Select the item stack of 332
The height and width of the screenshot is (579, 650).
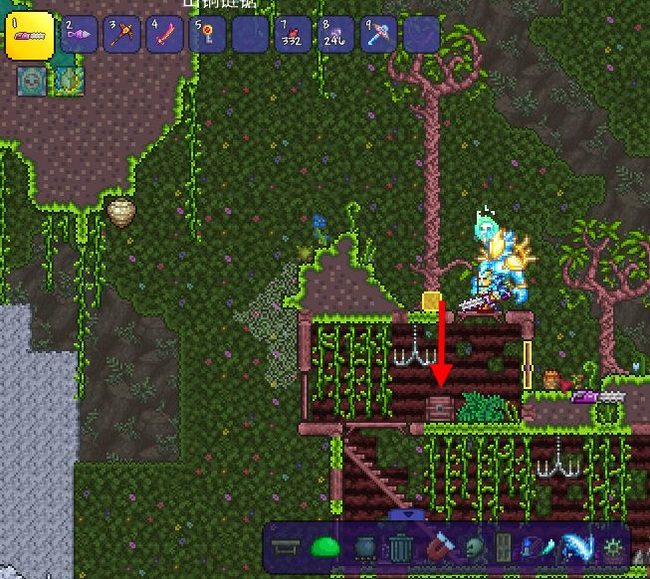point(293,35)
